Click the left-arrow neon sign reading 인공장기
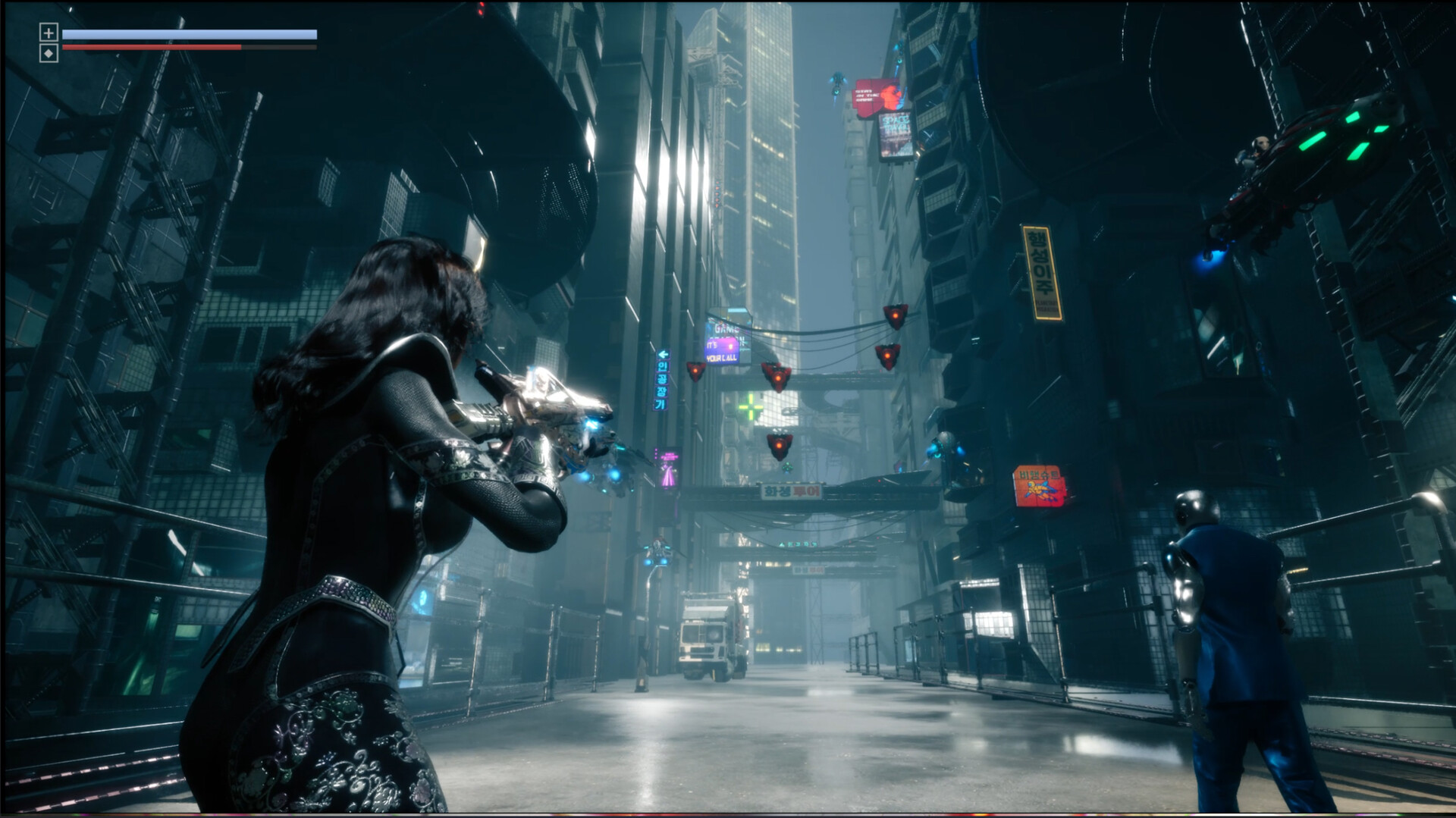Screen dimensions: 1456x818 [x=661, y=379]
